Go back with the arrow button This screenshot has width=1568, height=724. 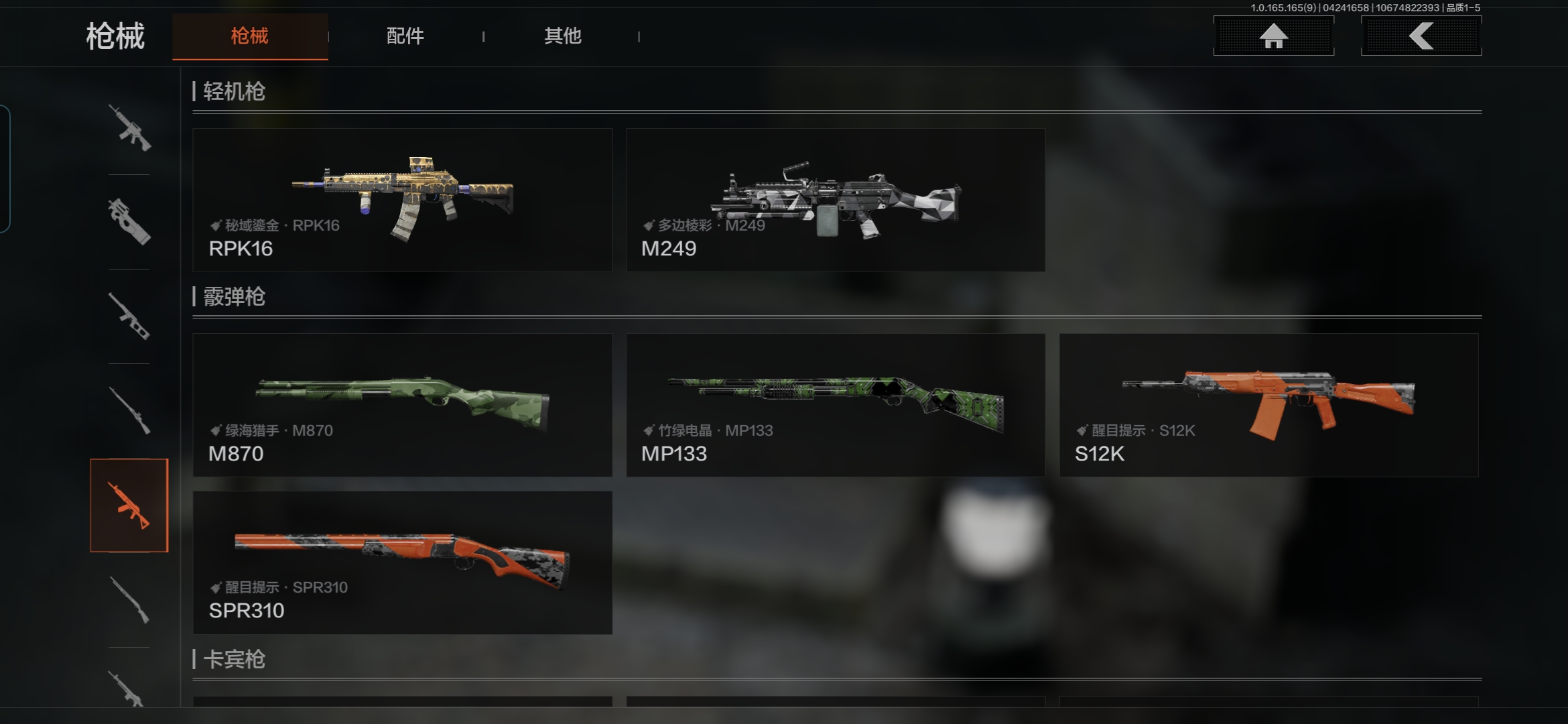(x=1421, y=36)
